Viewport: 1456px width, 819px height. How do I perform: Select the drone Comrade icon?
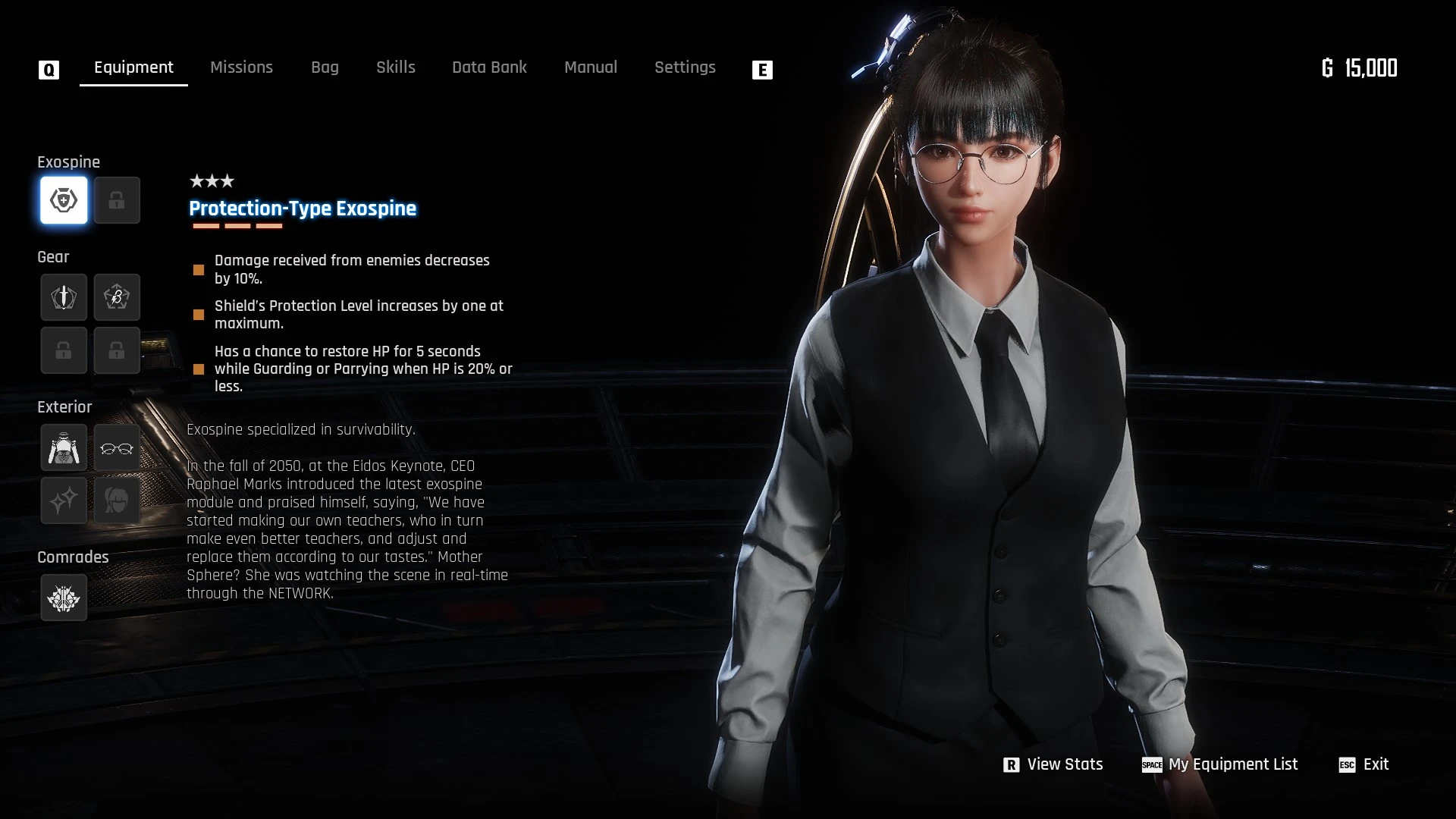click(64, 598)
